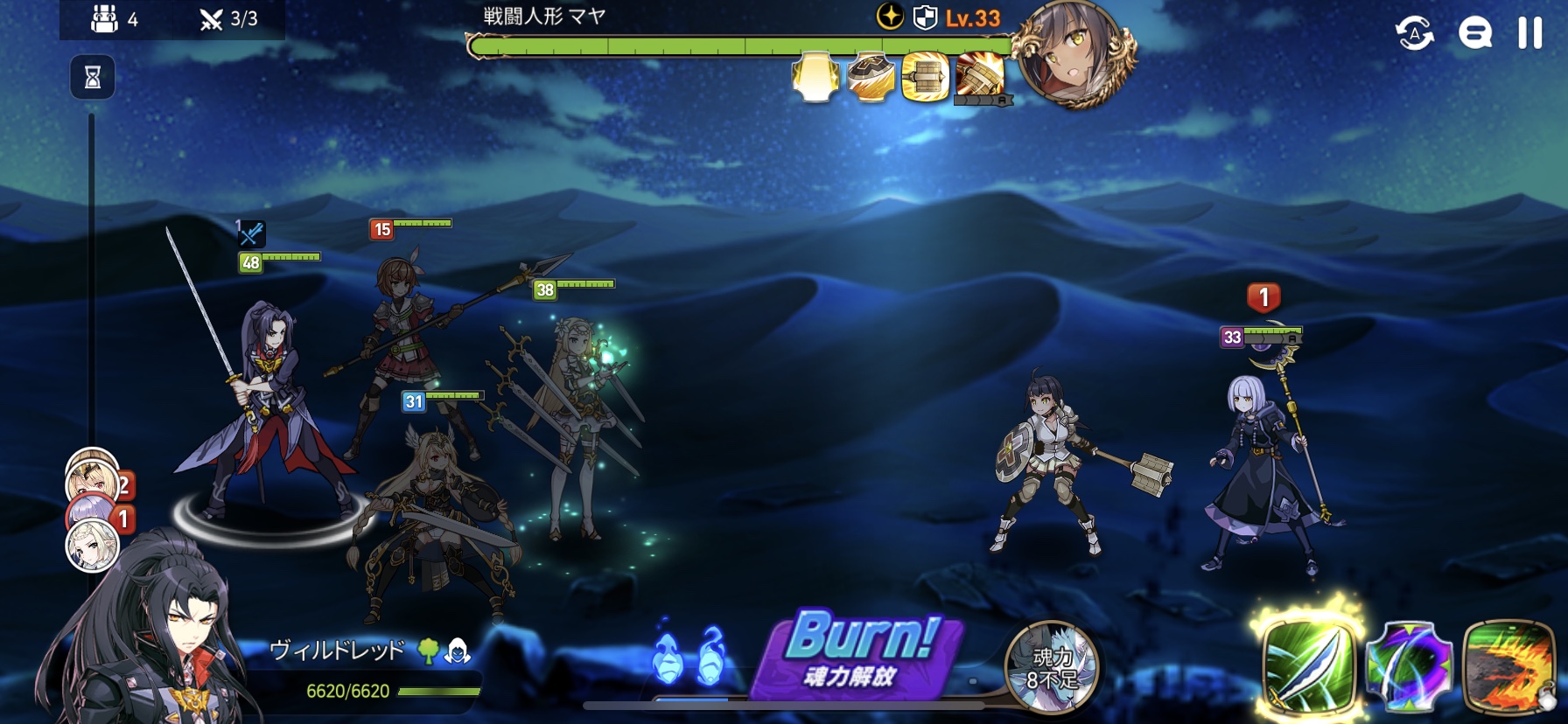1568x724 pixels.
Task: Open the hourglass turn order panel
Action: click(x=92, y=78)
